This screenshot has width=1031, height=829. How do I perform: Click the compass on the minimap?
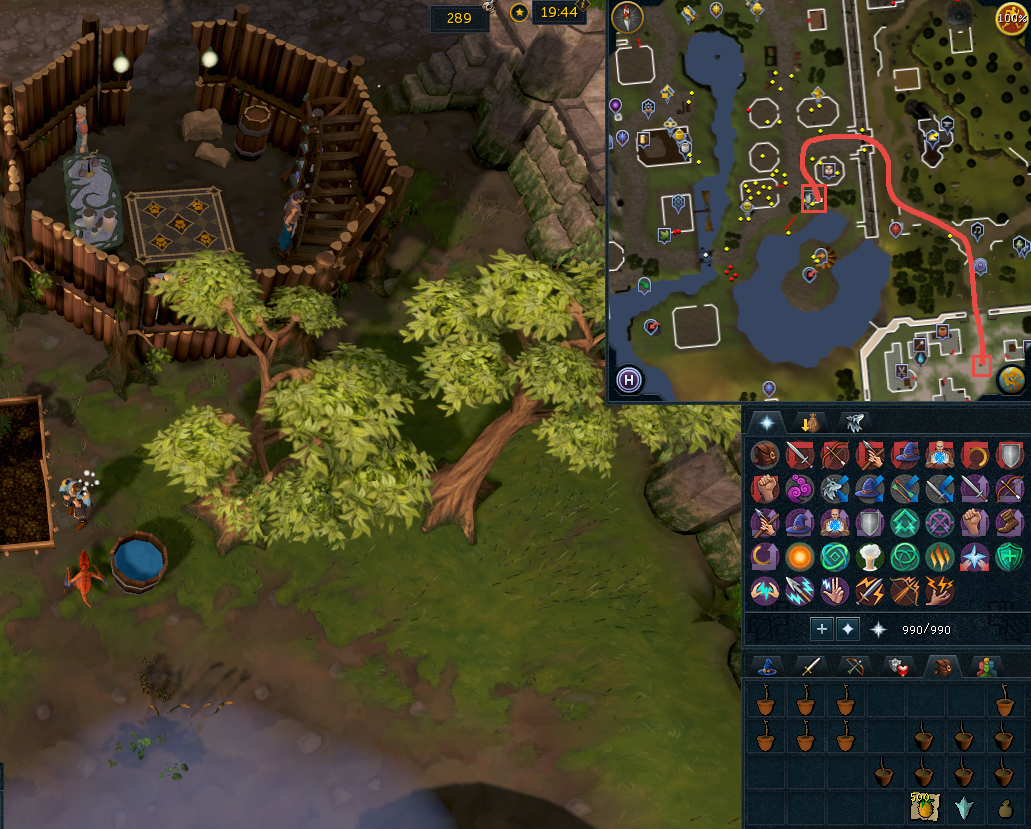[x=627, y=16]
